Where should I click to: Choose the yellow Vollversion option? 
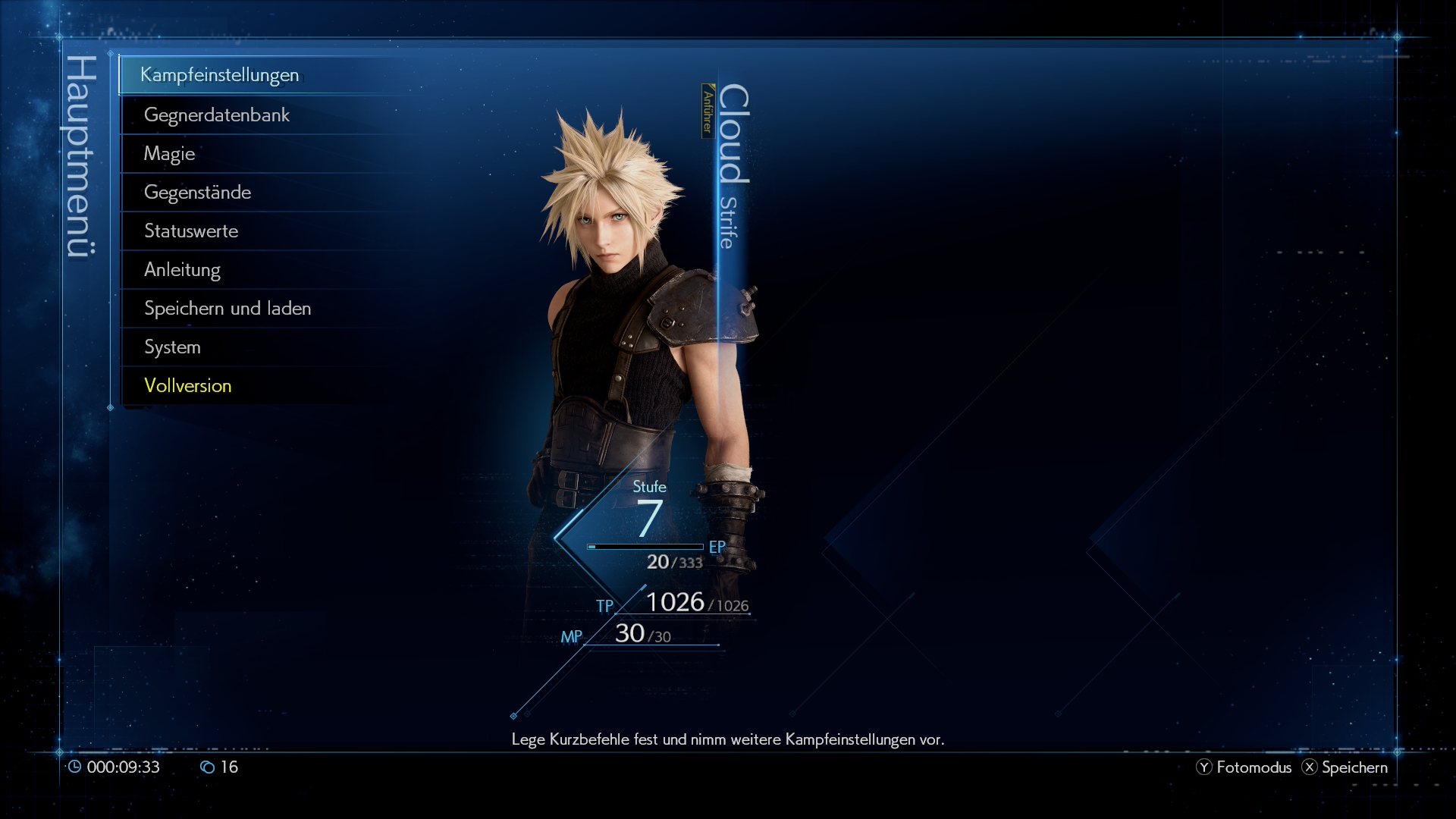(x=188, y=386)
